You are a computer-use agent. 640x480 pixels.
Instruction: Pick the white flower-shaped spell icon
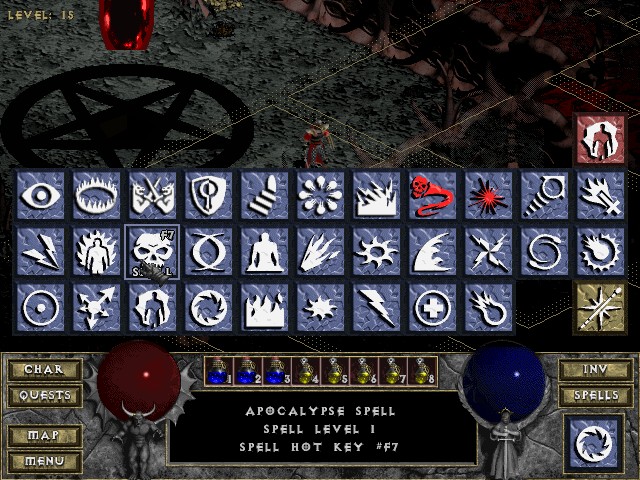point(320,195)
